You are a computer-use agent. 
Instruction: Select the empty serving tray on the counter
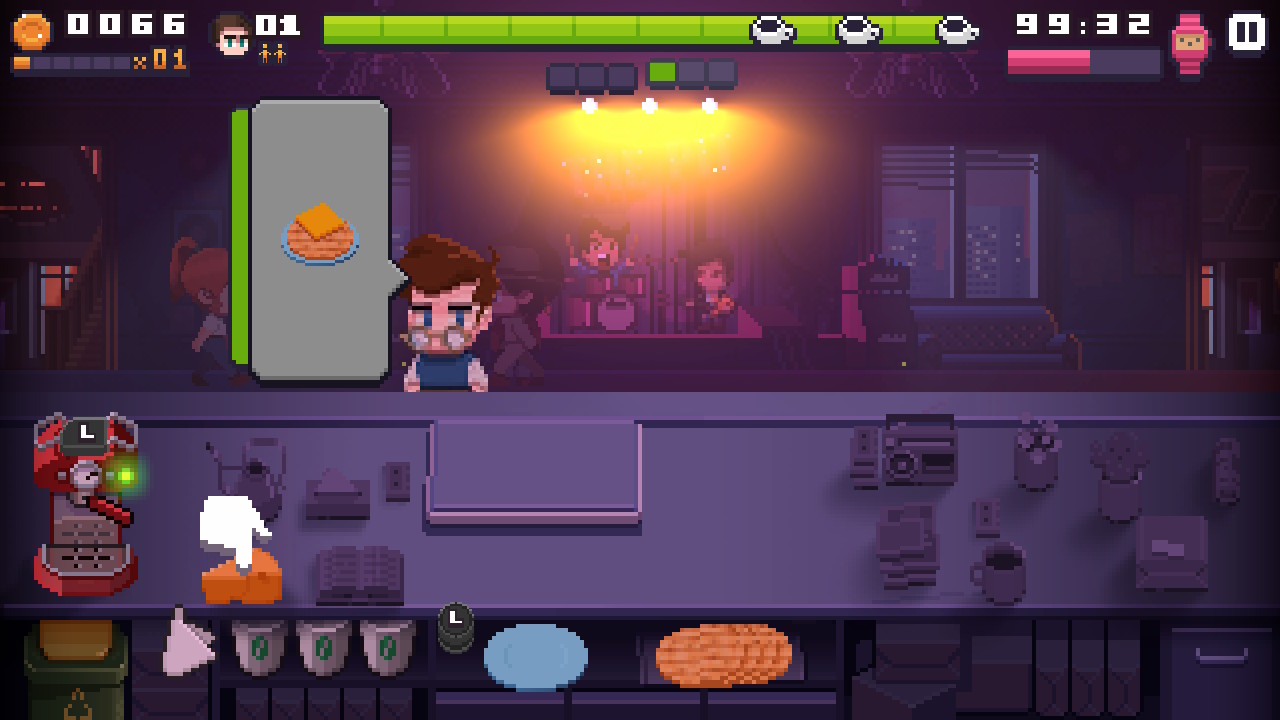(534, 470)
